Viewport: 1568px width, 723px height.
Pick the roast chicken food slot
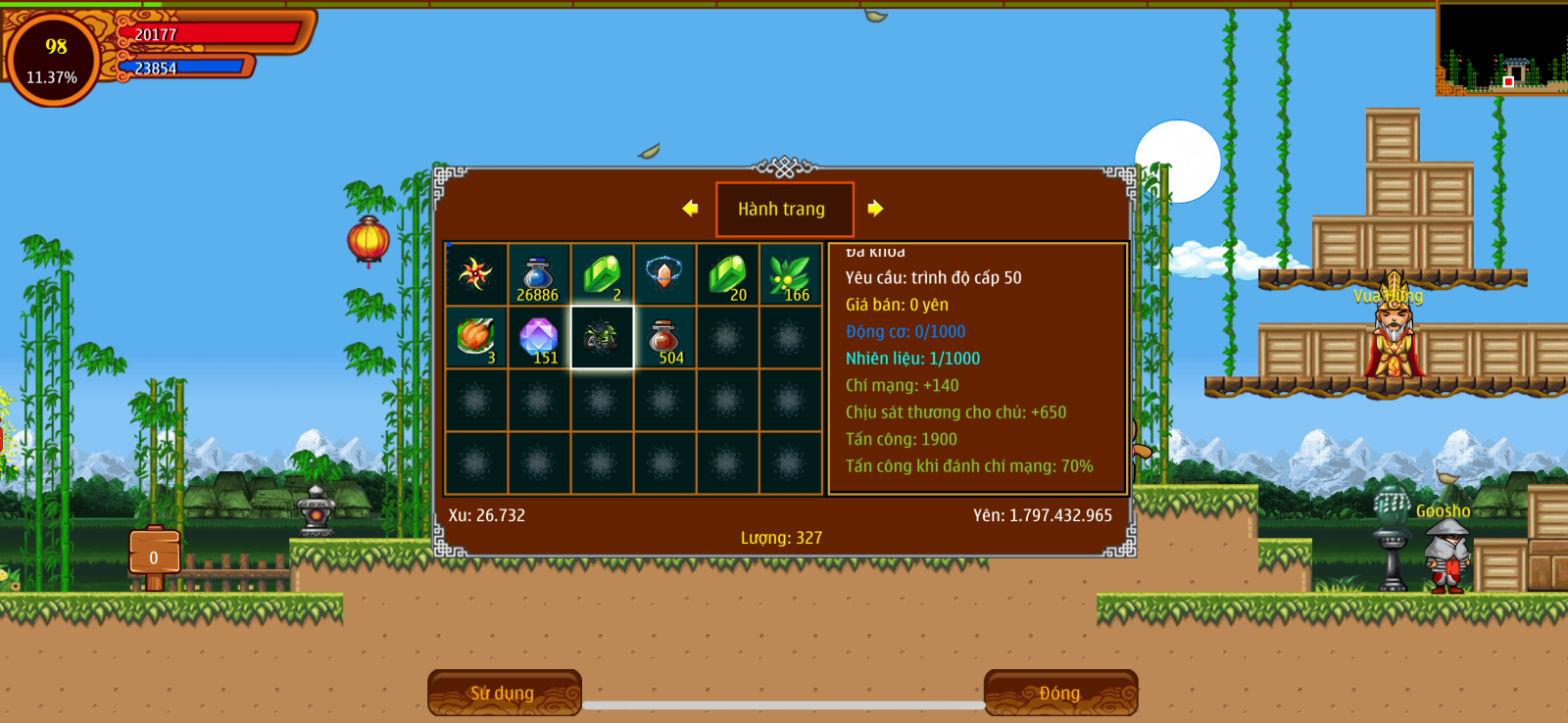tap(476, 337)
